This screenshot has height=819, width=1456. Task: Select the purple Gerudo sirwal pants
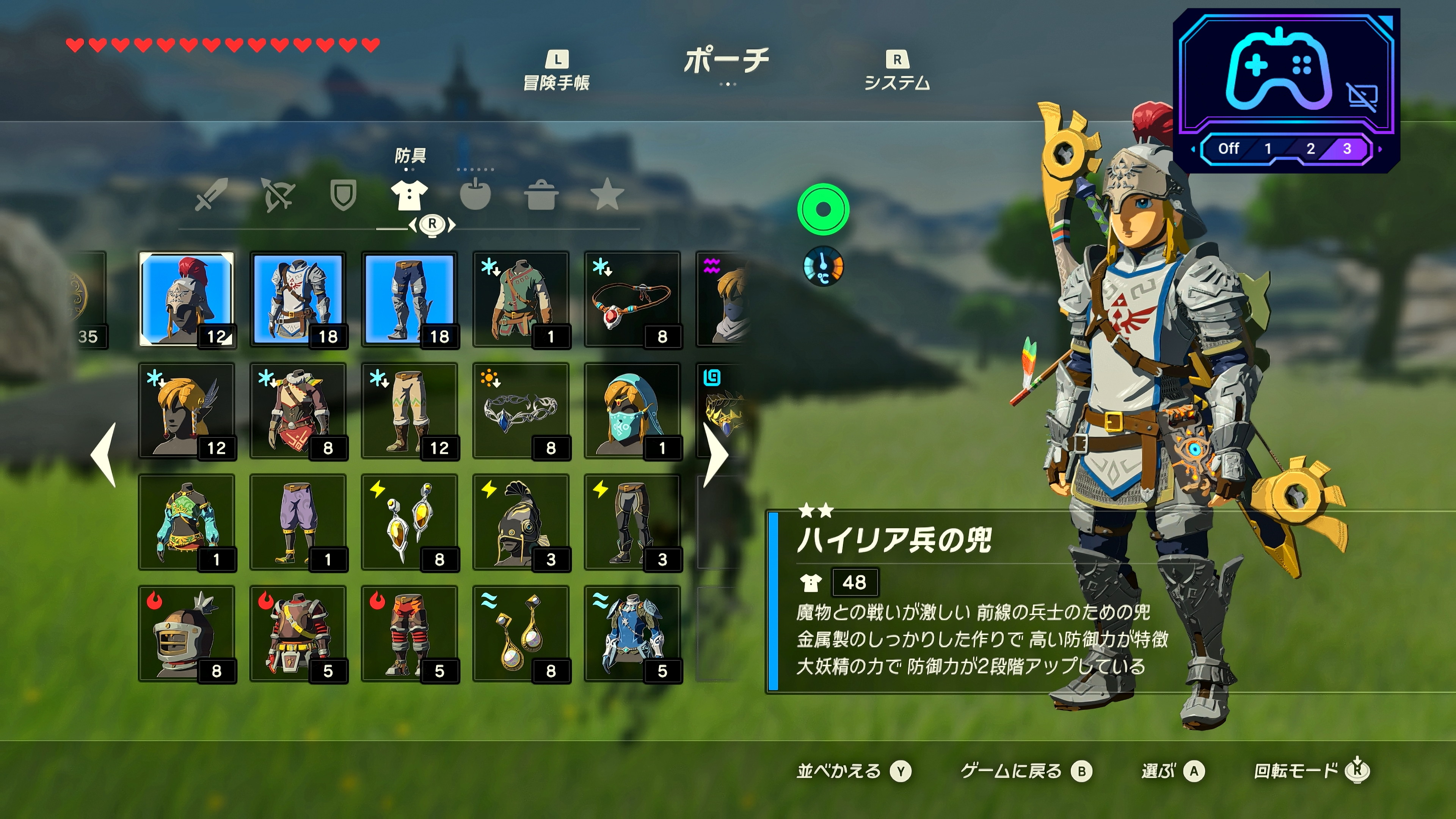297,521
